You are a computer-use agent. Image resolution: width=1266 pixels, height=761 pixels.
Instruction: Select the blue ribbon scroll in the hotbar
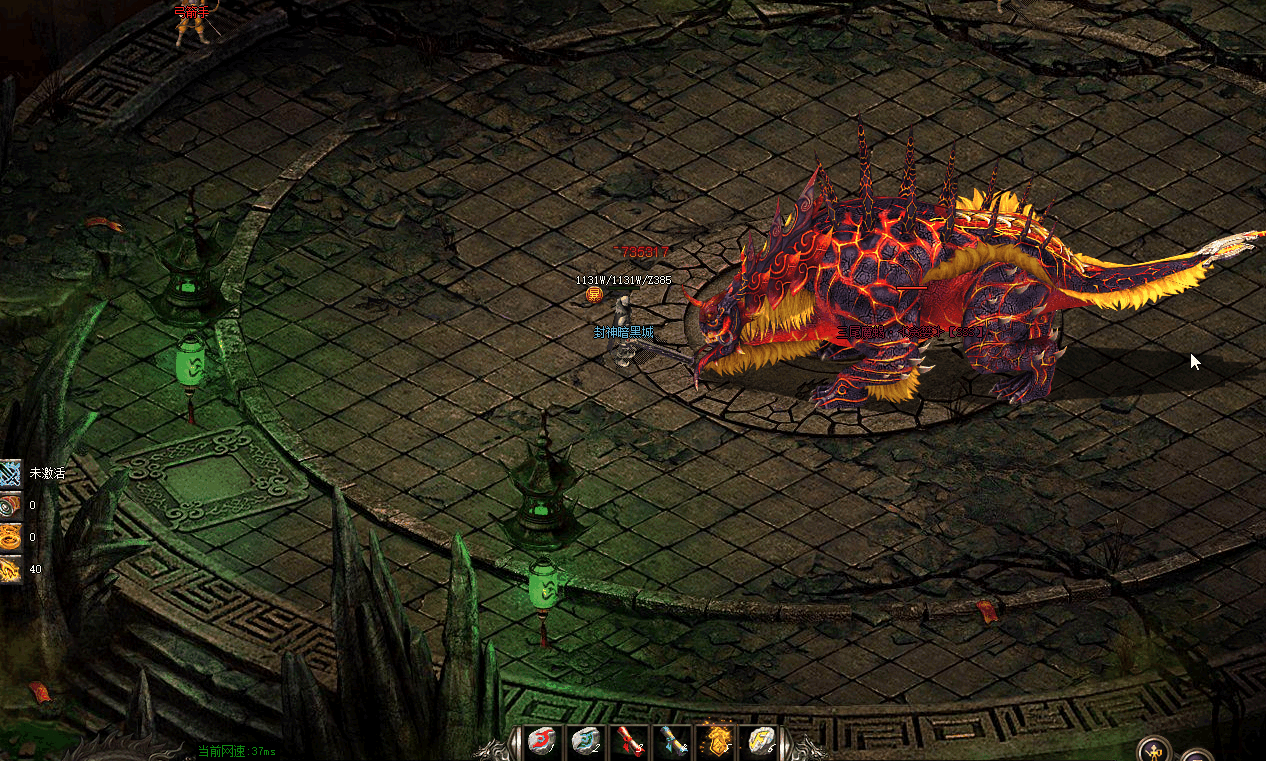(673, 742)
